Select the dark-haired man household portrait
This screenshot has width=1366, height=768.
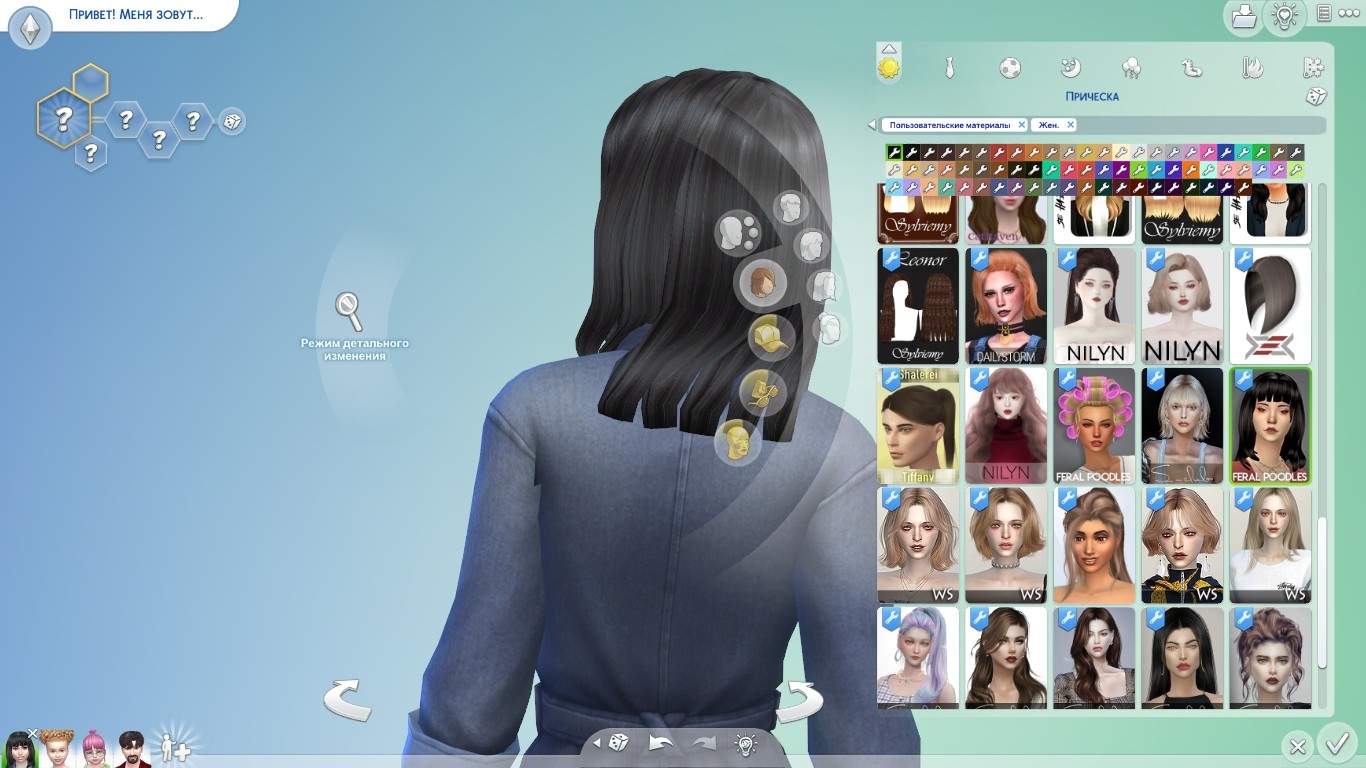pos(130,746)
